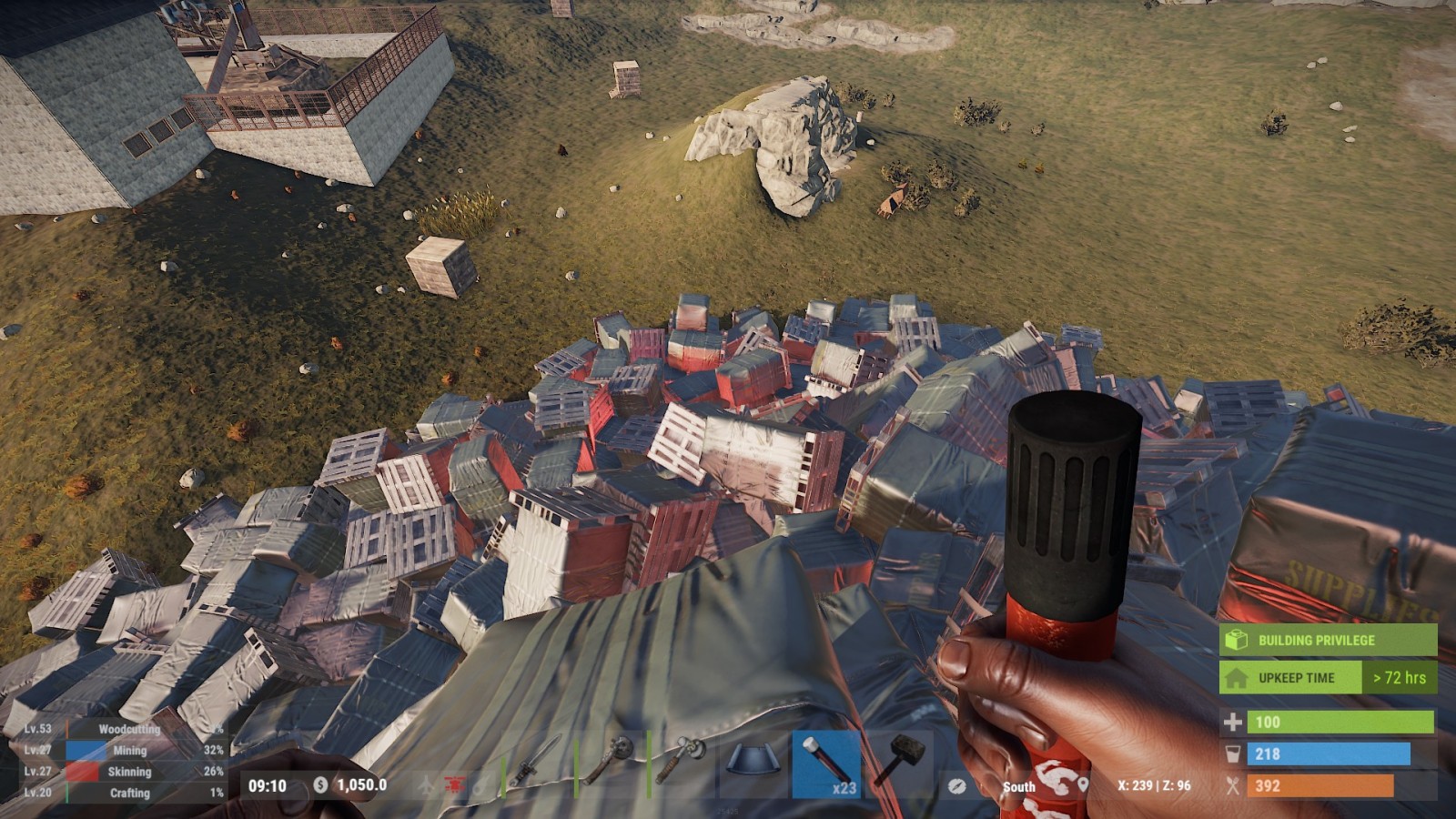This screenshot has height=819, width=1456.
Task: Click the Building Privilege indicator
Action: (1327, 640)
